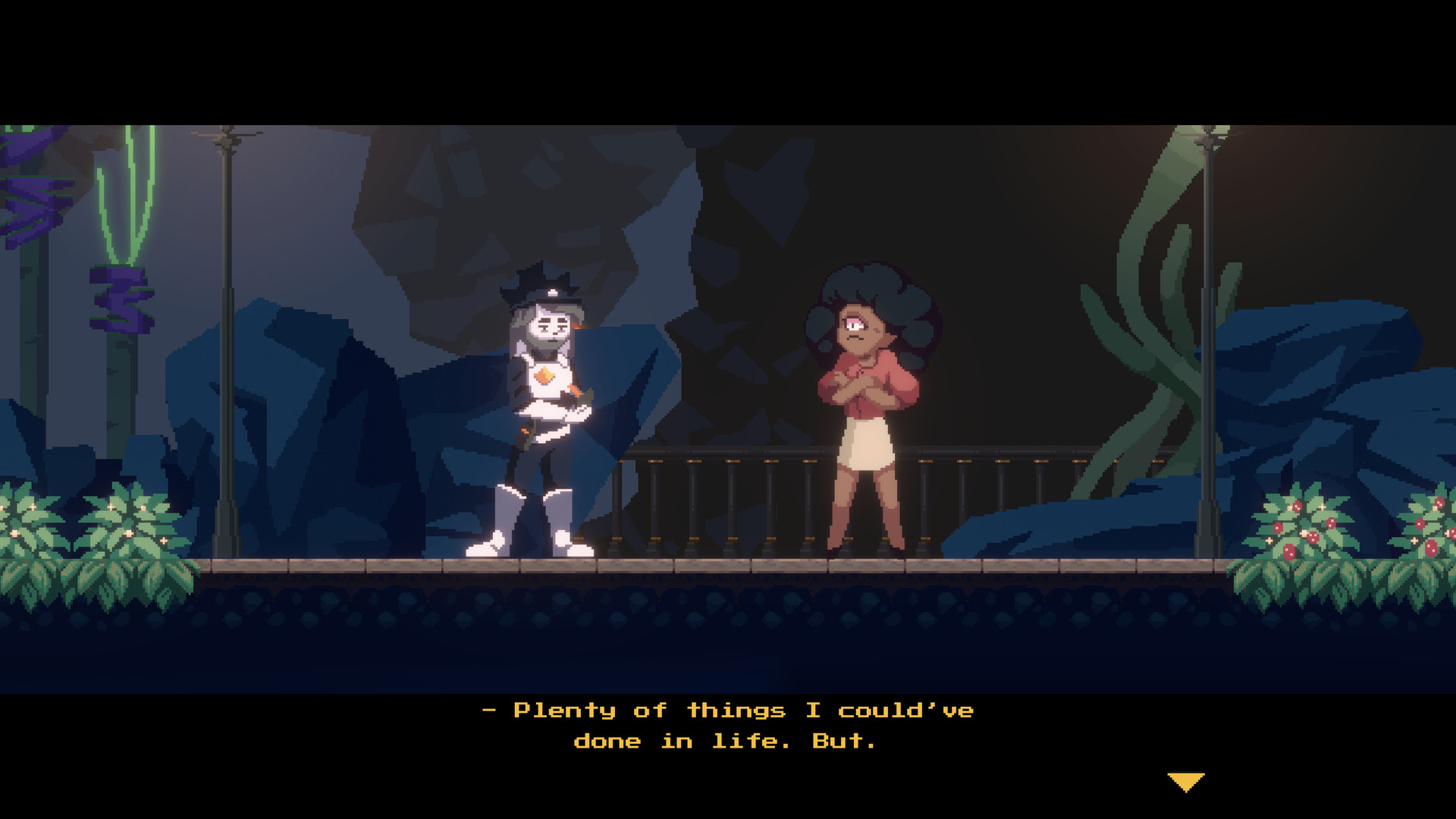Click the left street lamp post

click(226, 341)
